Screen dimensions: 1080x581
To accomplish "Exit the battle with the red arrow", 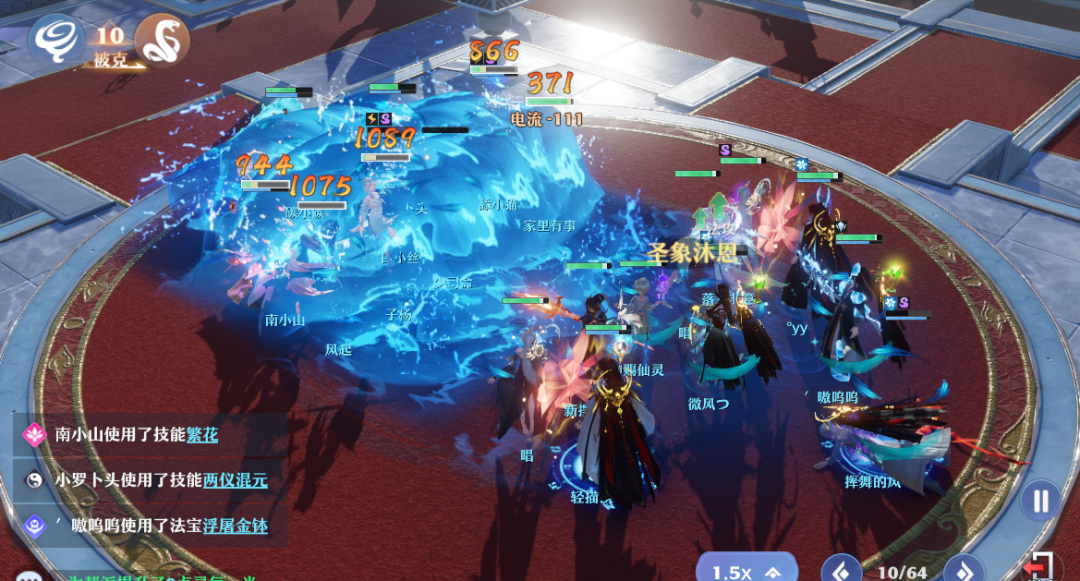I will point(1040,566).
